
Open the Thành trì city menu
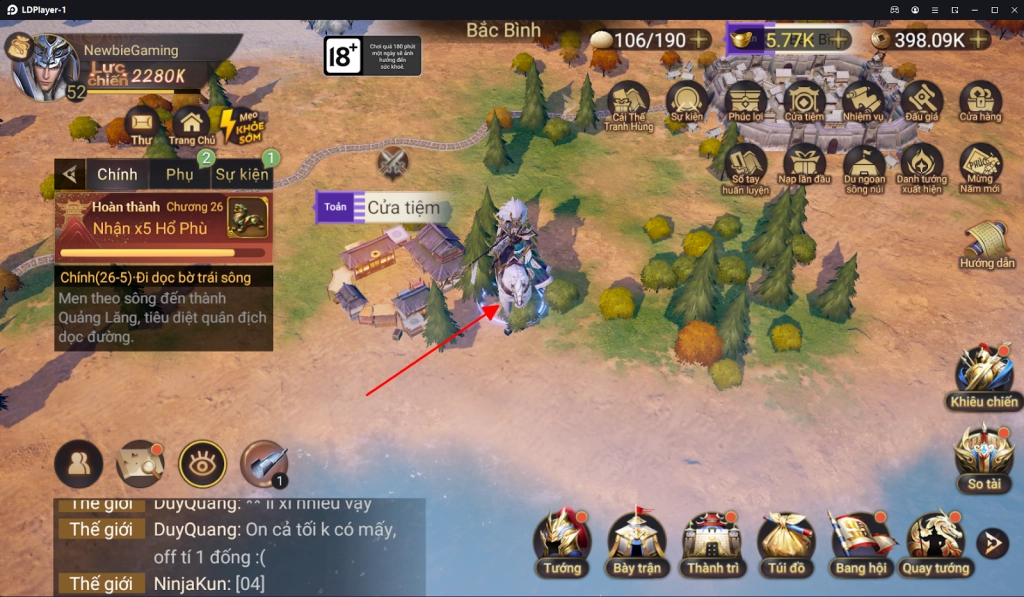point(712,541)
